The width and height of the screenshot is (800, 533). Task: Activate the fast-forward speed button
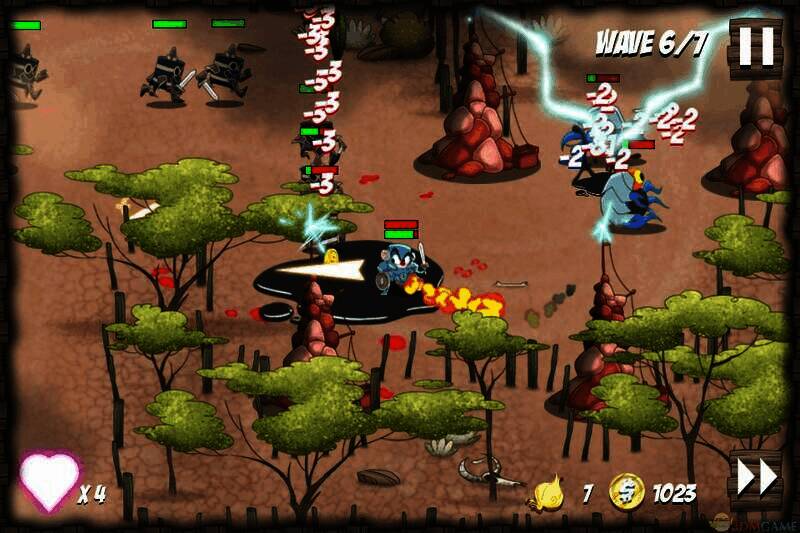[756, 477]
